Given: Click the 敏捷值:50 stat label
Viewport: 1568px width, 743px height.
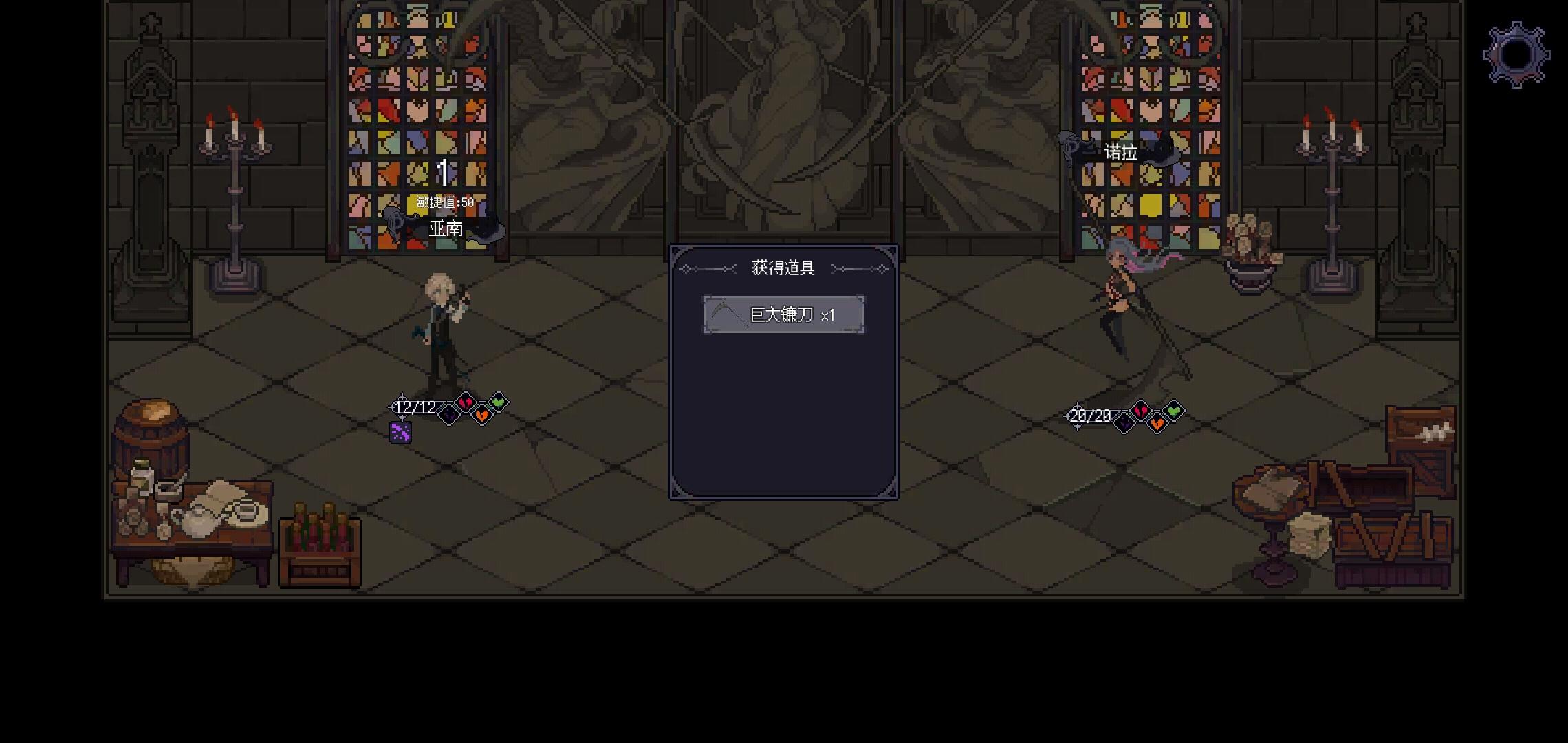Looking at the screenshot, I should tap(447, 201).
